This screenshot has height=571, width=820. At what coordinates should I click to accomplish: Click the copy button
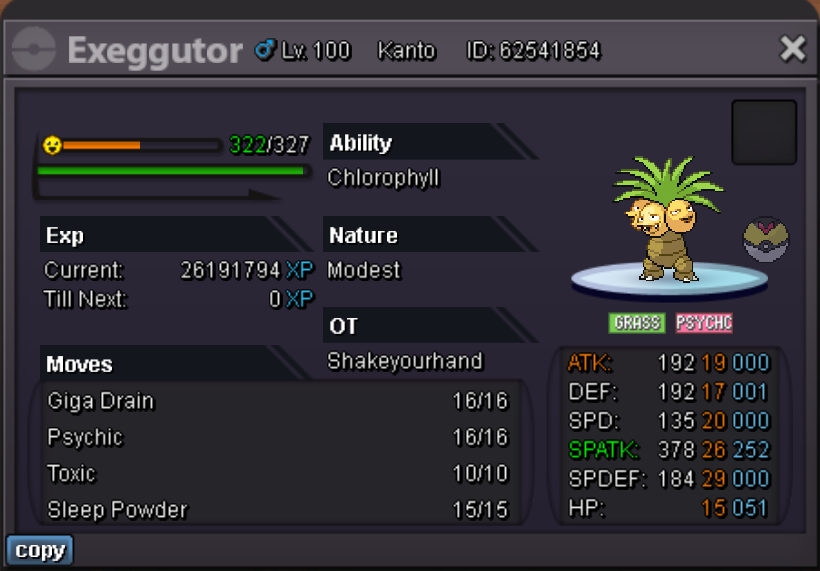[40, 550]
